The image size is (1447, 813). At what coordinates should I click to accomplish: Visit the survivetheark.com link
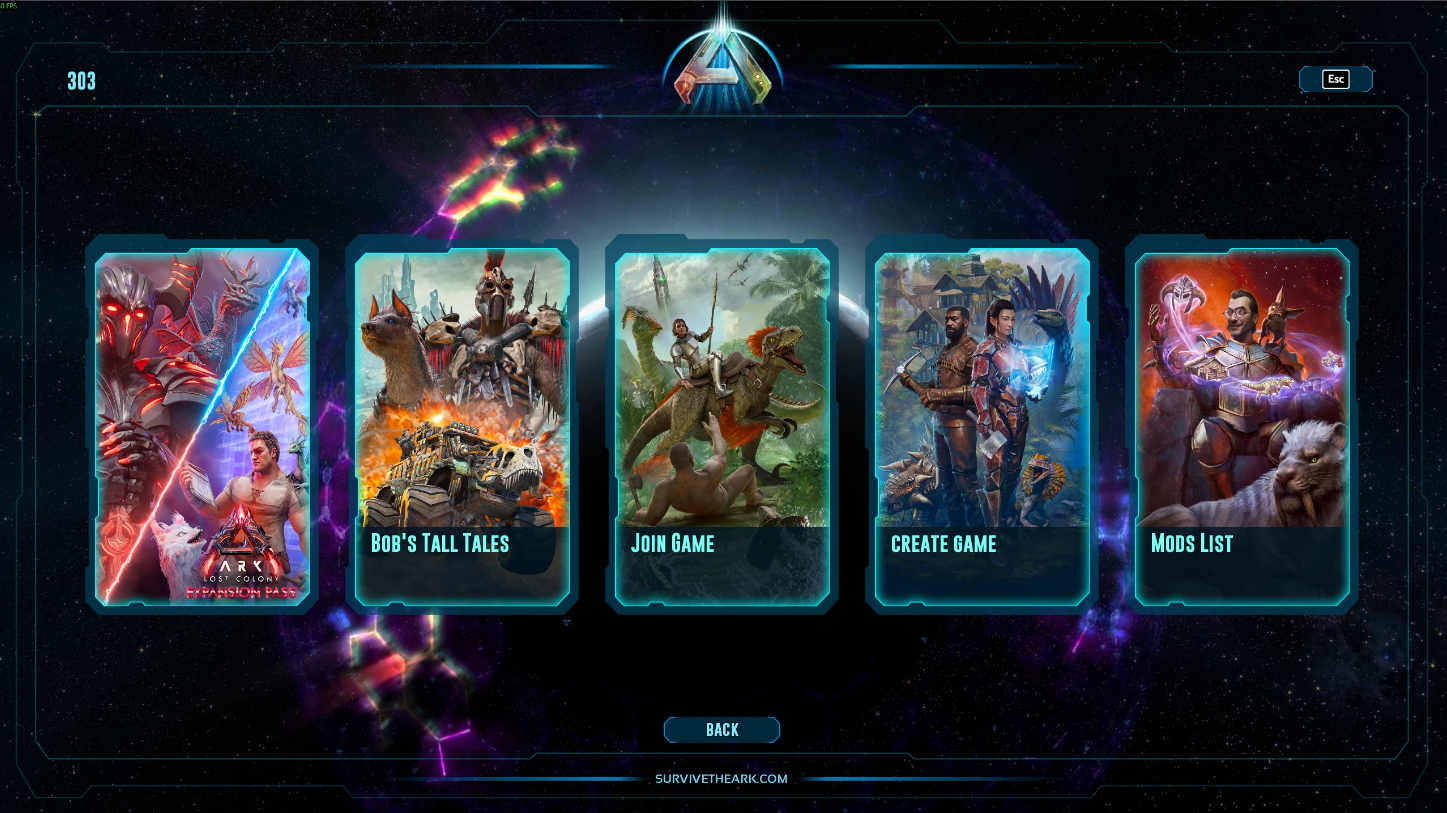pyautogui.click(x=722, y=779)
